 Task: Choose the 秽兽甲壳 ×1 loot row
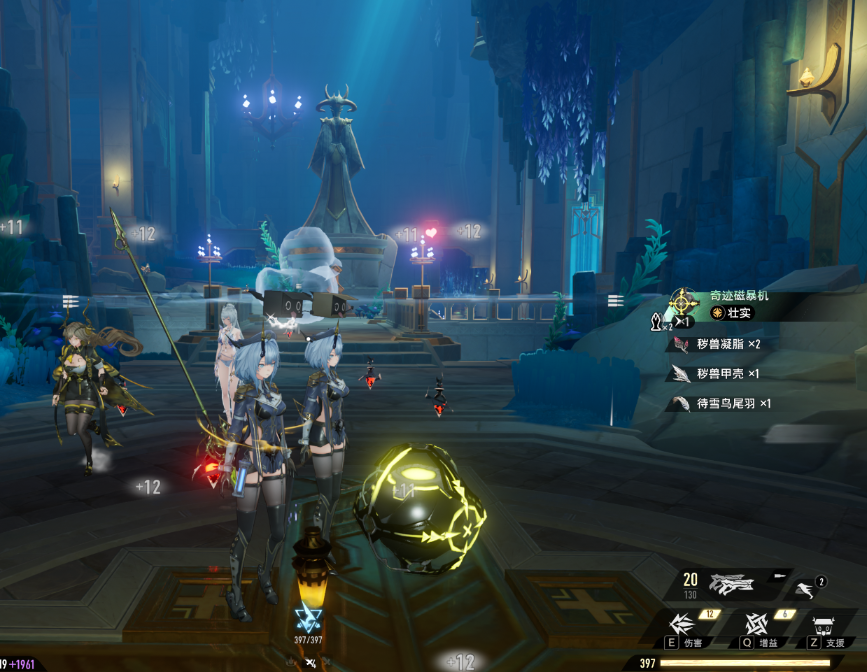pos(717,374)
